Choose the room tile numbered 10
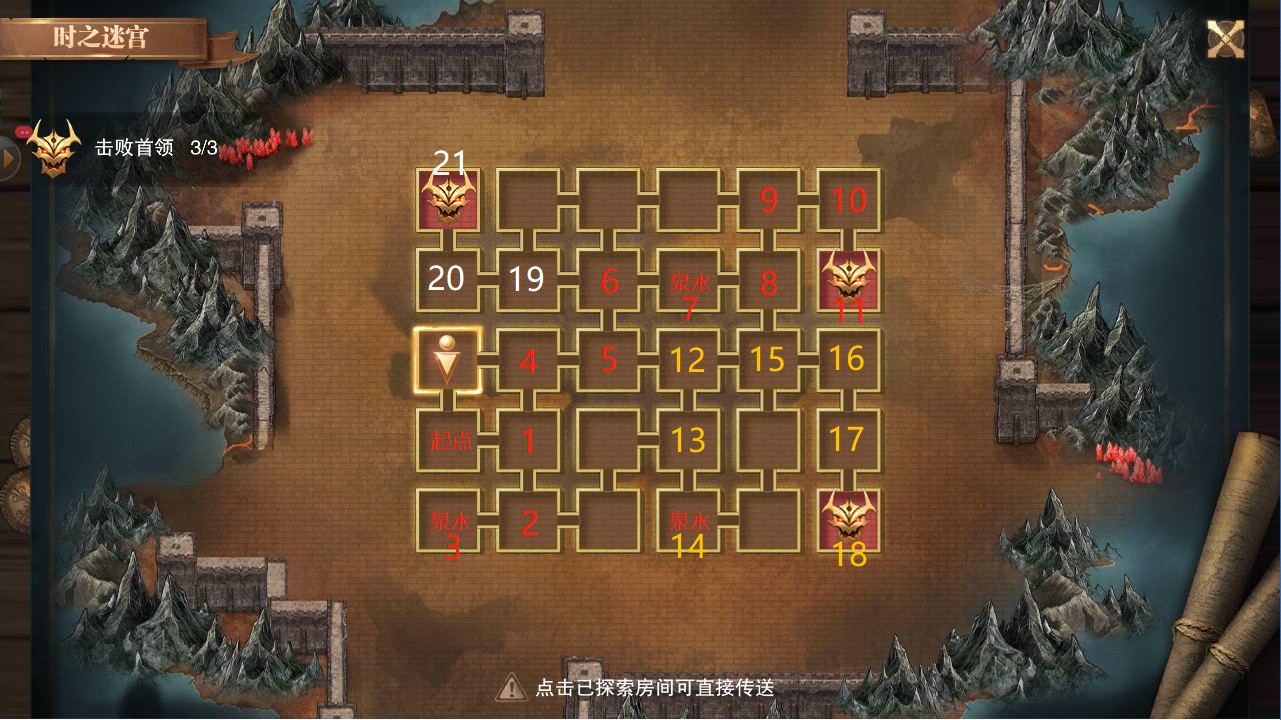Screen dimensions: 1281x720 tap(849, 200)
